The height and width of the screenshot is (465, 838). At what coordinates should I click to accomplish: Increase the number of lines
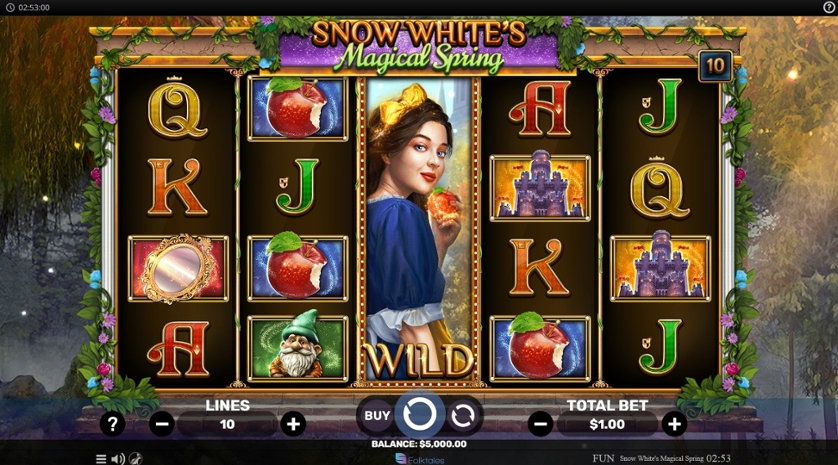tap(293, 424)
